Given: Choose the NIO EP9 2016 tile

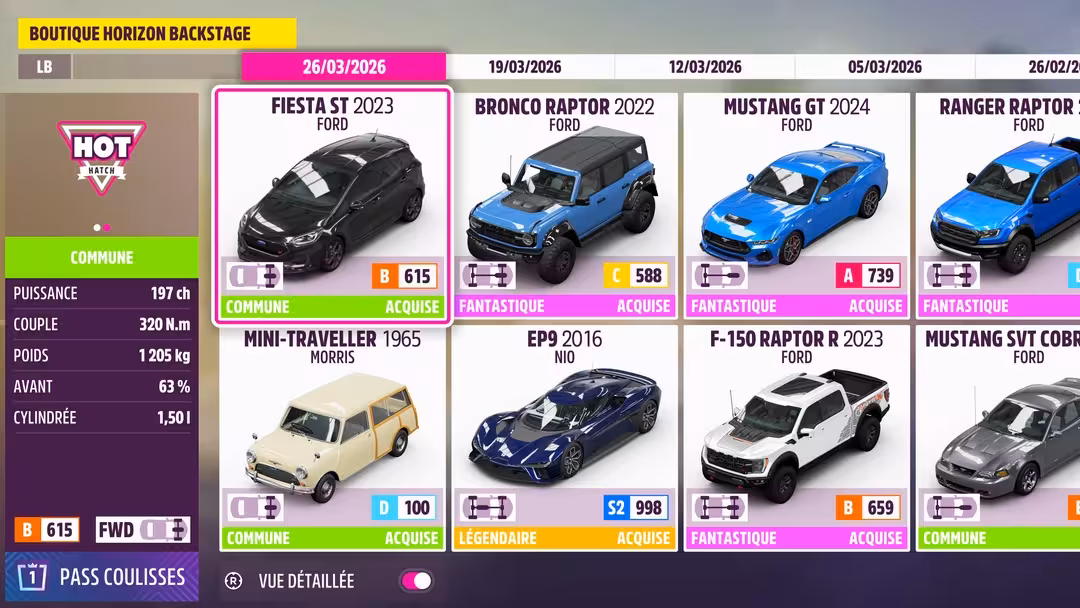Looking at the screenshot, I should click(x=564, y=437).
